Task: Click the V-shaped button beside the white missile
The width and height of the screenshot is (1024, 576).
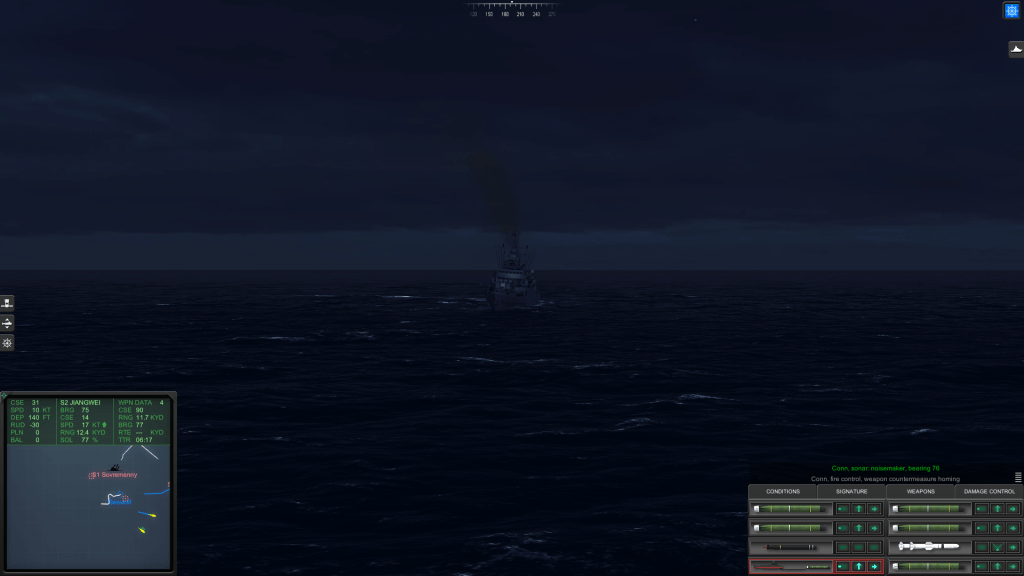Action: click(996, 547)
